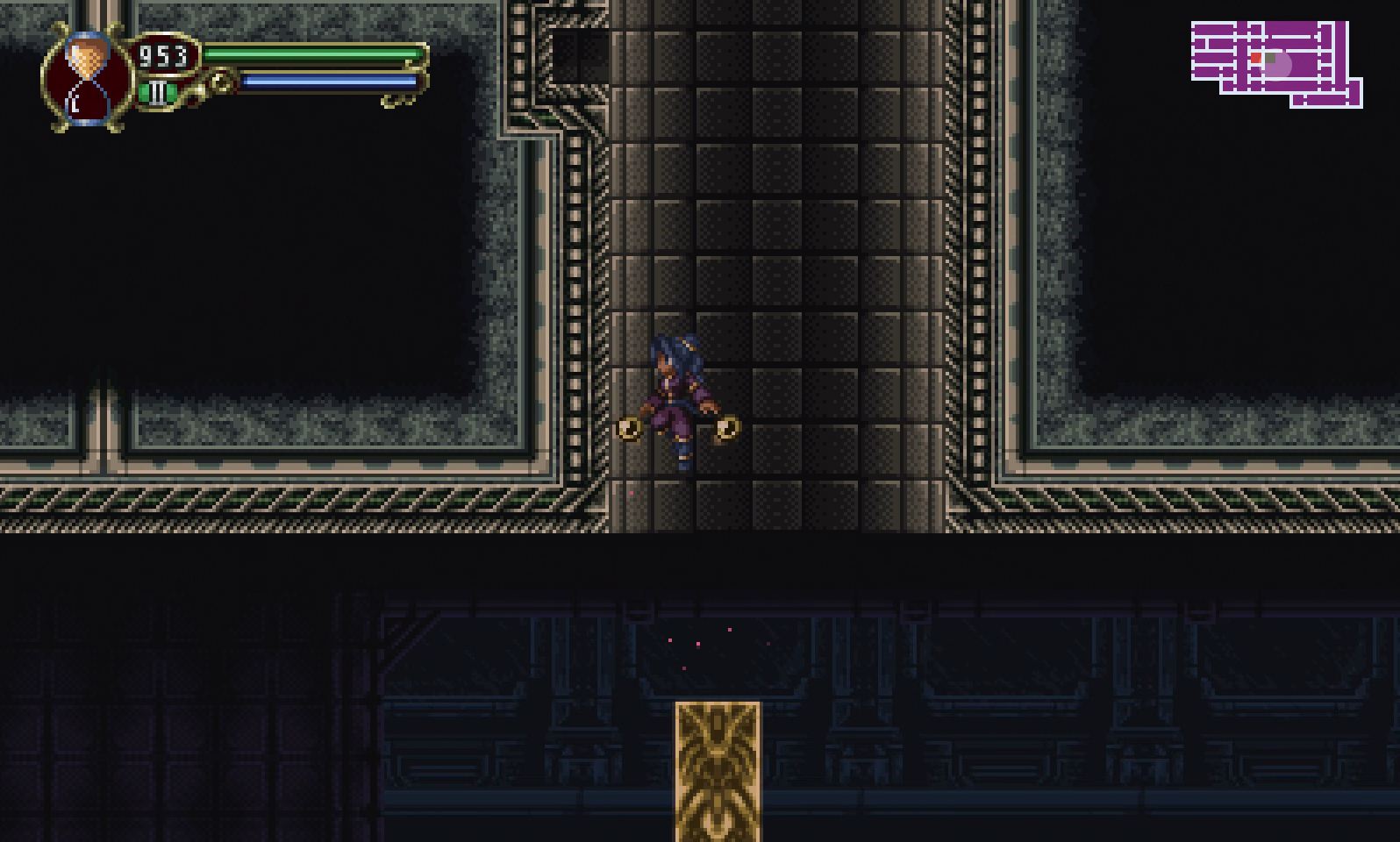The width and height of the screenshot is (1400, 842).
Task: Toggle the gray visited room on the minimap
Action: (1269, 58)
